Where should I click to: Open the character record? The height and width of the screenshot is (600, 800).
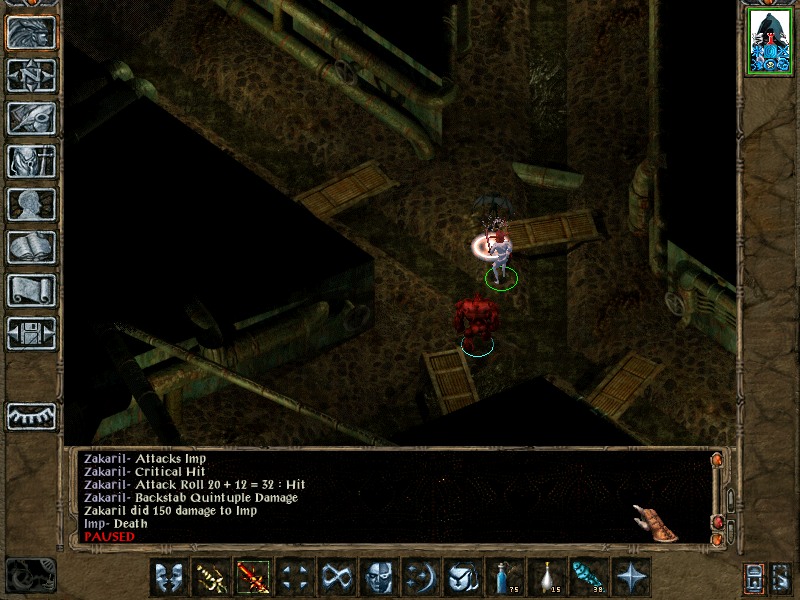point(31,204)
